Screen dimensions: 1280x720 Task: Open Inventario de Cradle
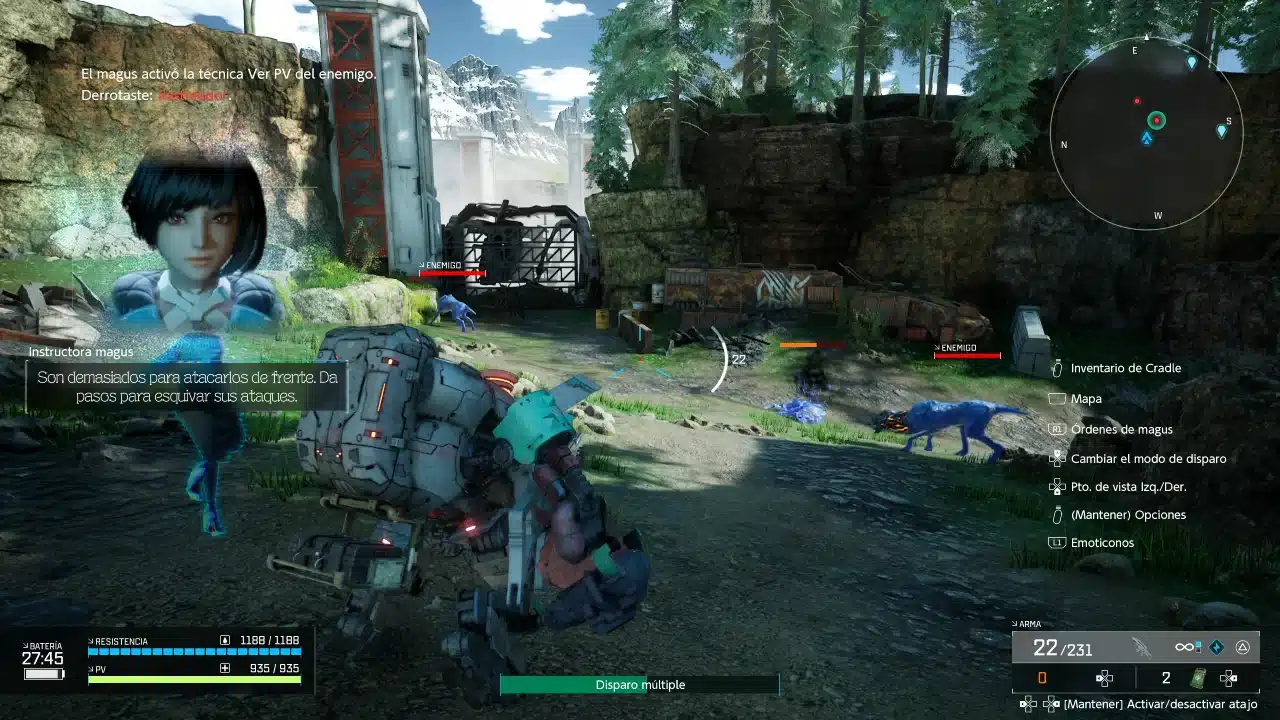pos(1125,368)
